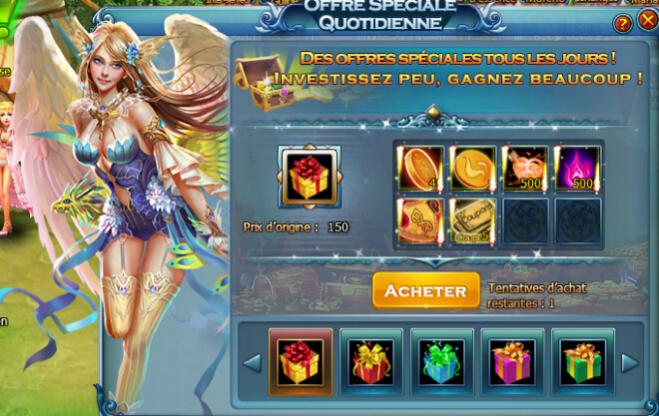659x416 pixels.
Task: View the purple flame reward item
Action: (578, 167)
